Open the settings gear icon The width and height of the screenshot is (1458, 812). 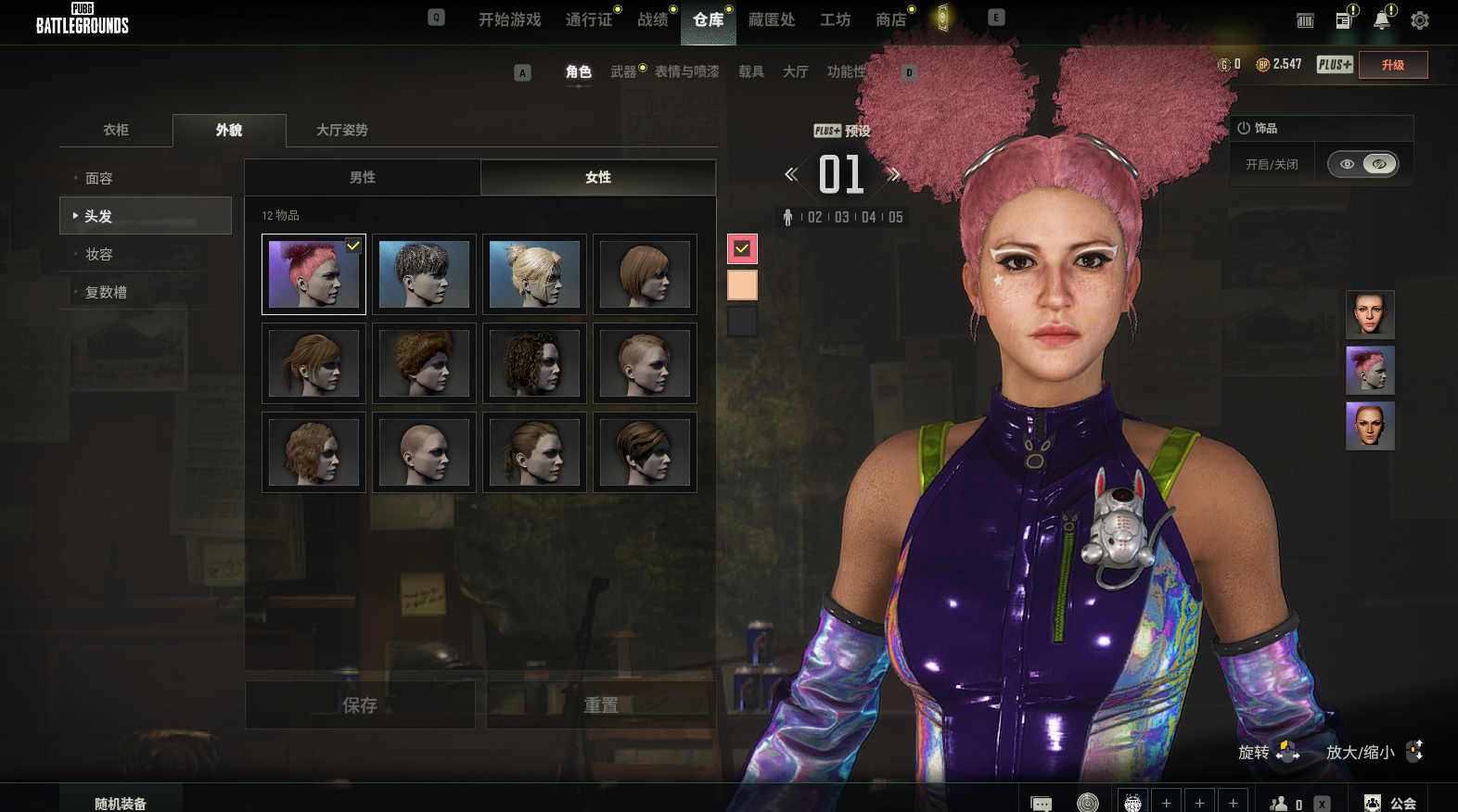click(1419, 20)
